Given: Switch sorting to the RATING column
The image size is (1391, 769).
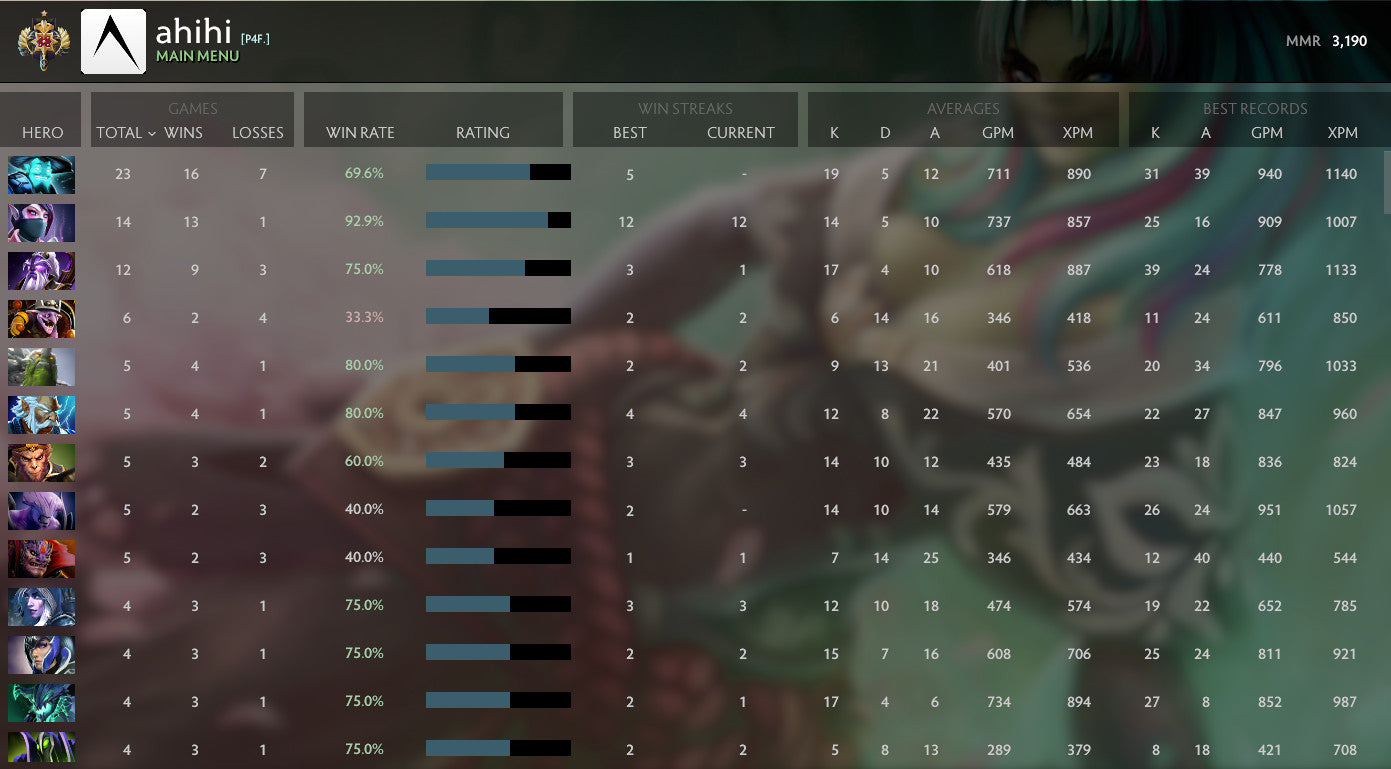Looking at the screenshot, I should click(x=483, y=132).
